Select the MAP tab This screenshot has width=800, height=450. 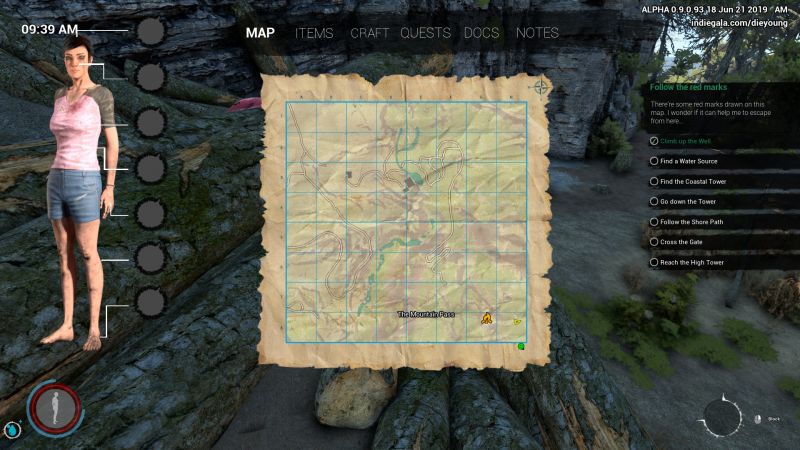(260, 33)
